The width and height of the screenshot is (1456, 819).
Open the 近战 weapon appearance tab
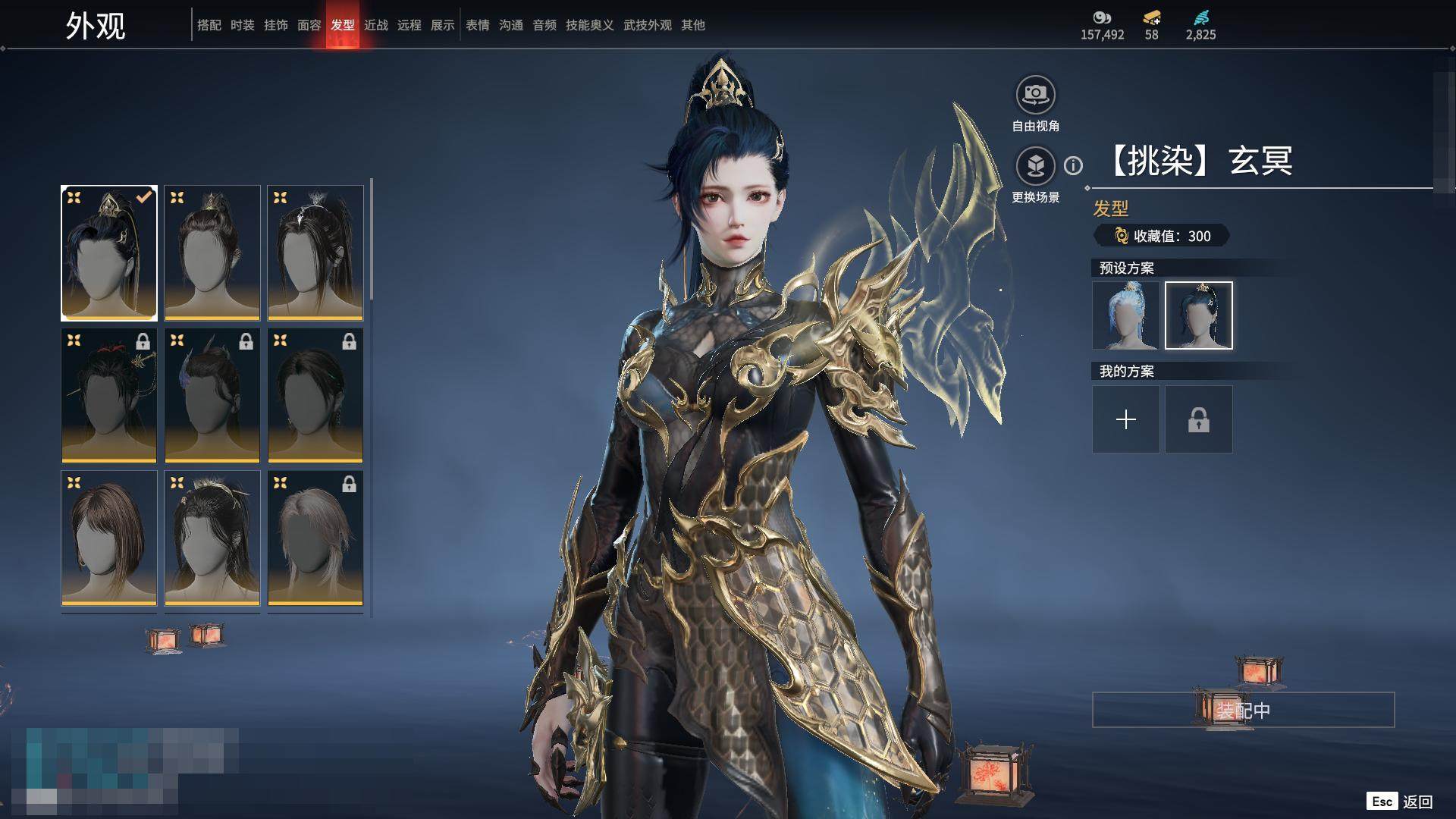point(376,25)
